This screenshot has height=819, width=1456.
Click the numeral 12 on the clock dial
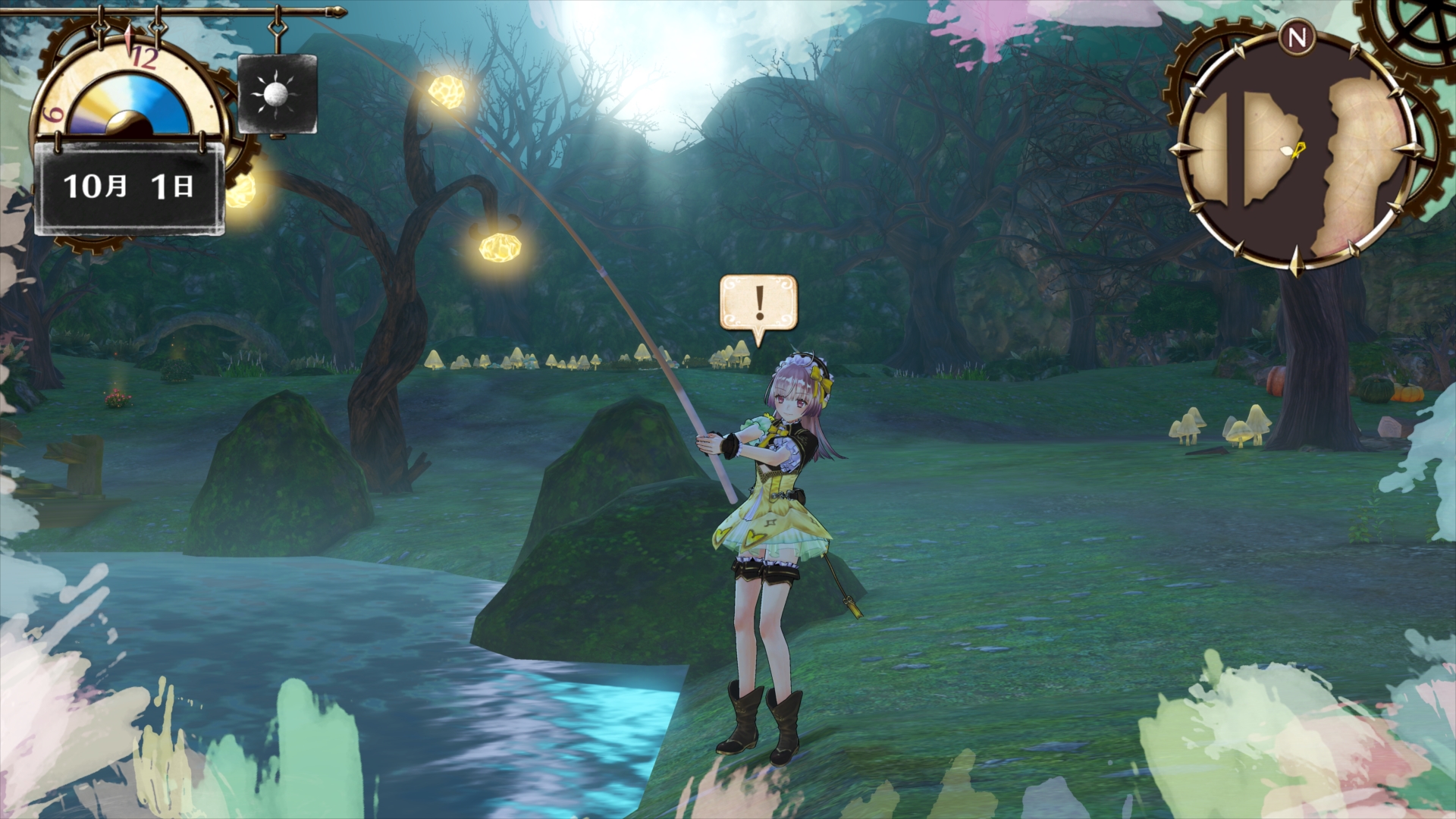(145, 58)
